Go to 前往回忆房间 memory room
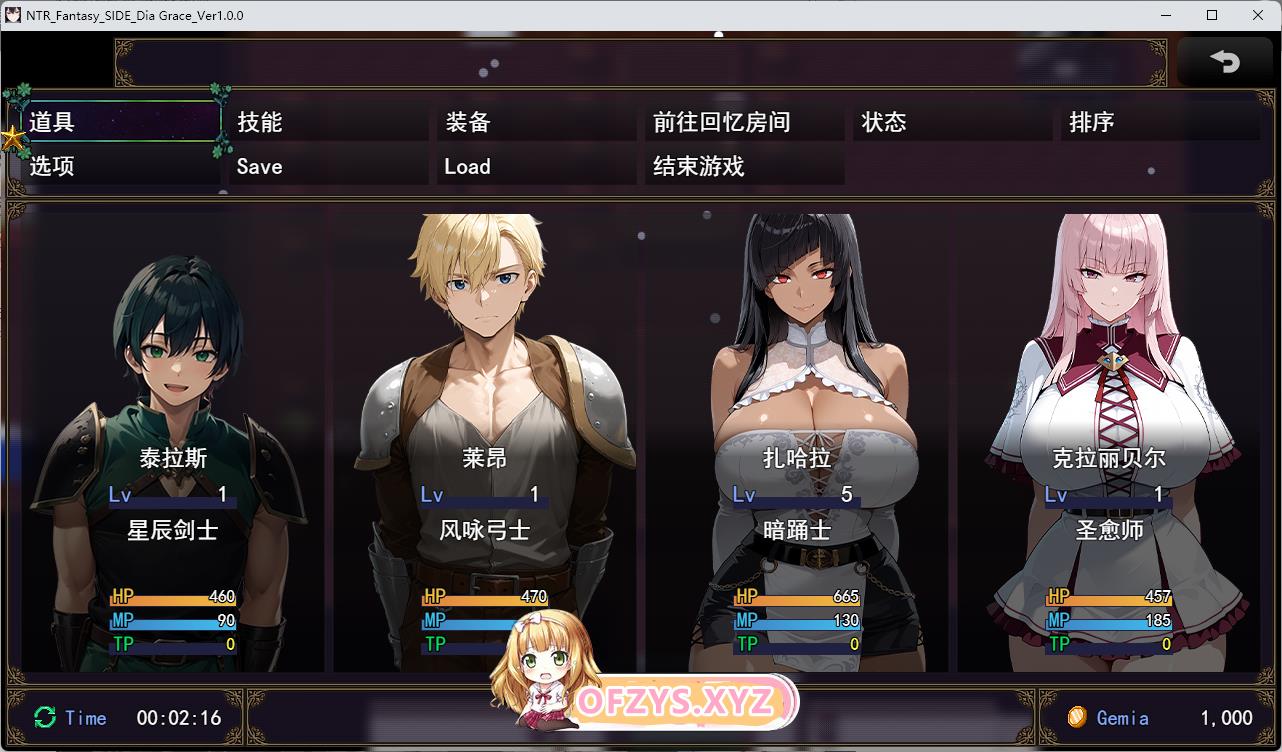The height and width of the screenshot is (752, 1282). (746, 122)
